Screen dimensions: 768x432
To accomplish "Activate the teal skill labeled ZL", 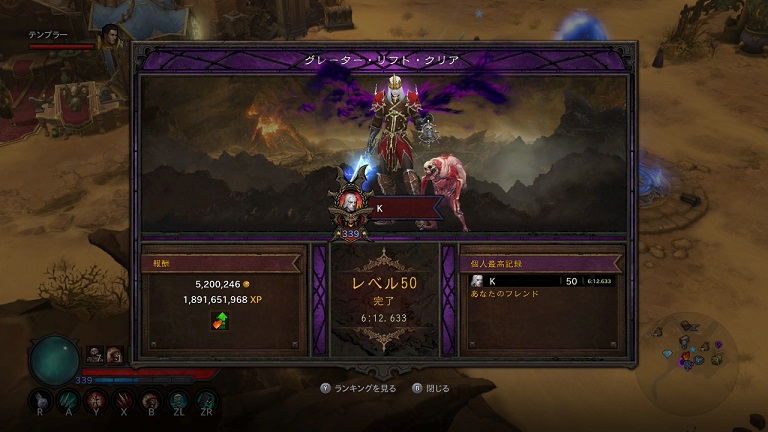I will point(179,397).
